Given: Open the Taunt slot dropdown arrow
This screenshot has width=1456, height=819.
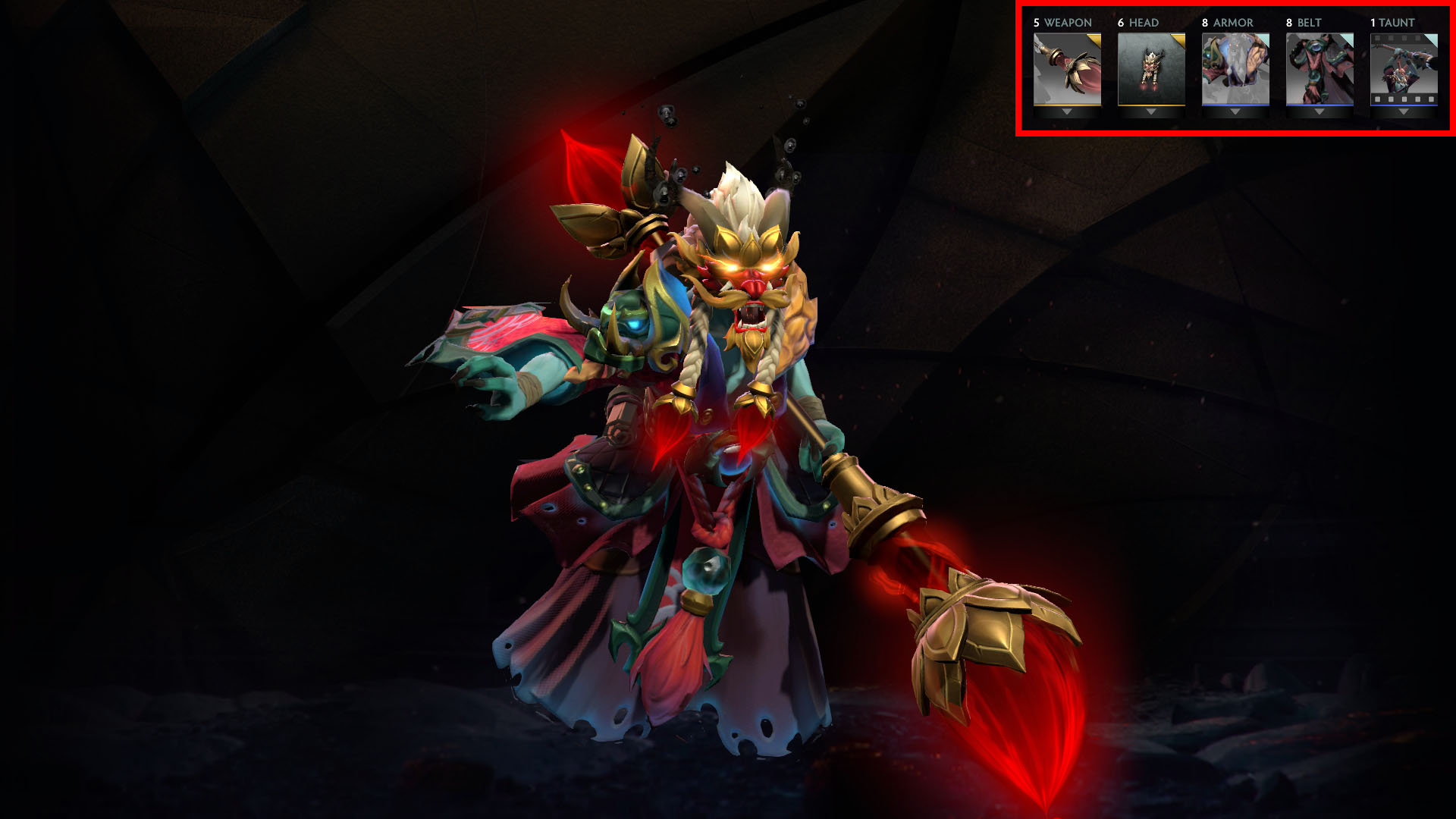Looking at the screenshot, I should [x=1404, y=112].
